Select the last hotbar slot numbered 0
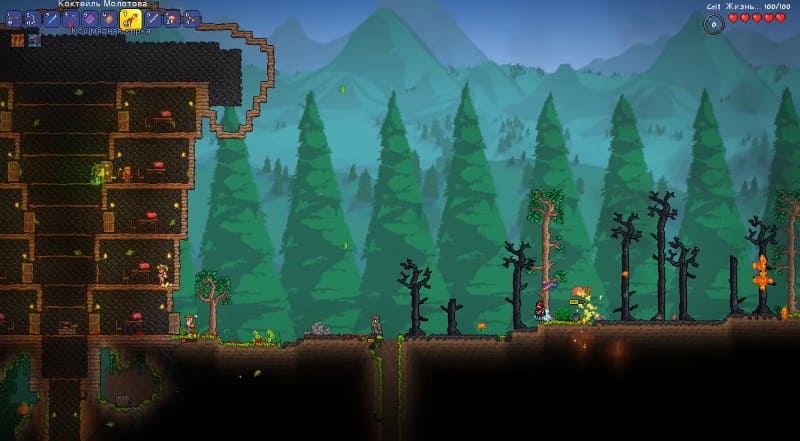 tap(191, 19)
